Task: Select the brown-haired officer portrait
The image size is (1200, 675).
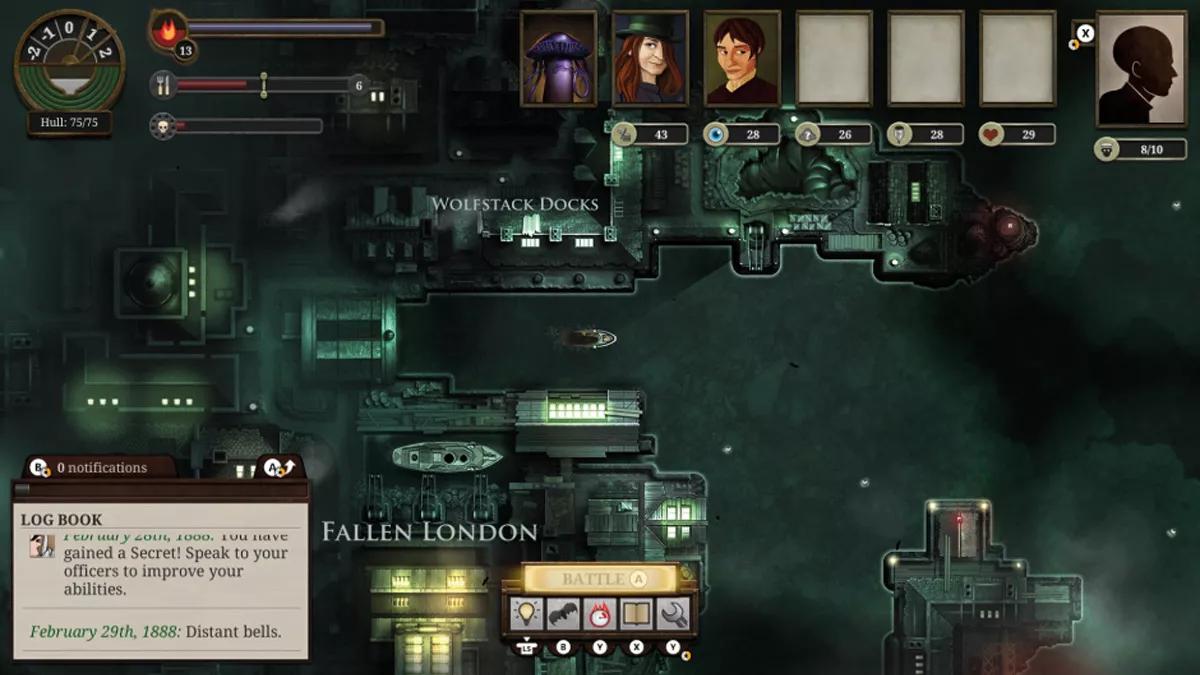Action: coord(742,58)
